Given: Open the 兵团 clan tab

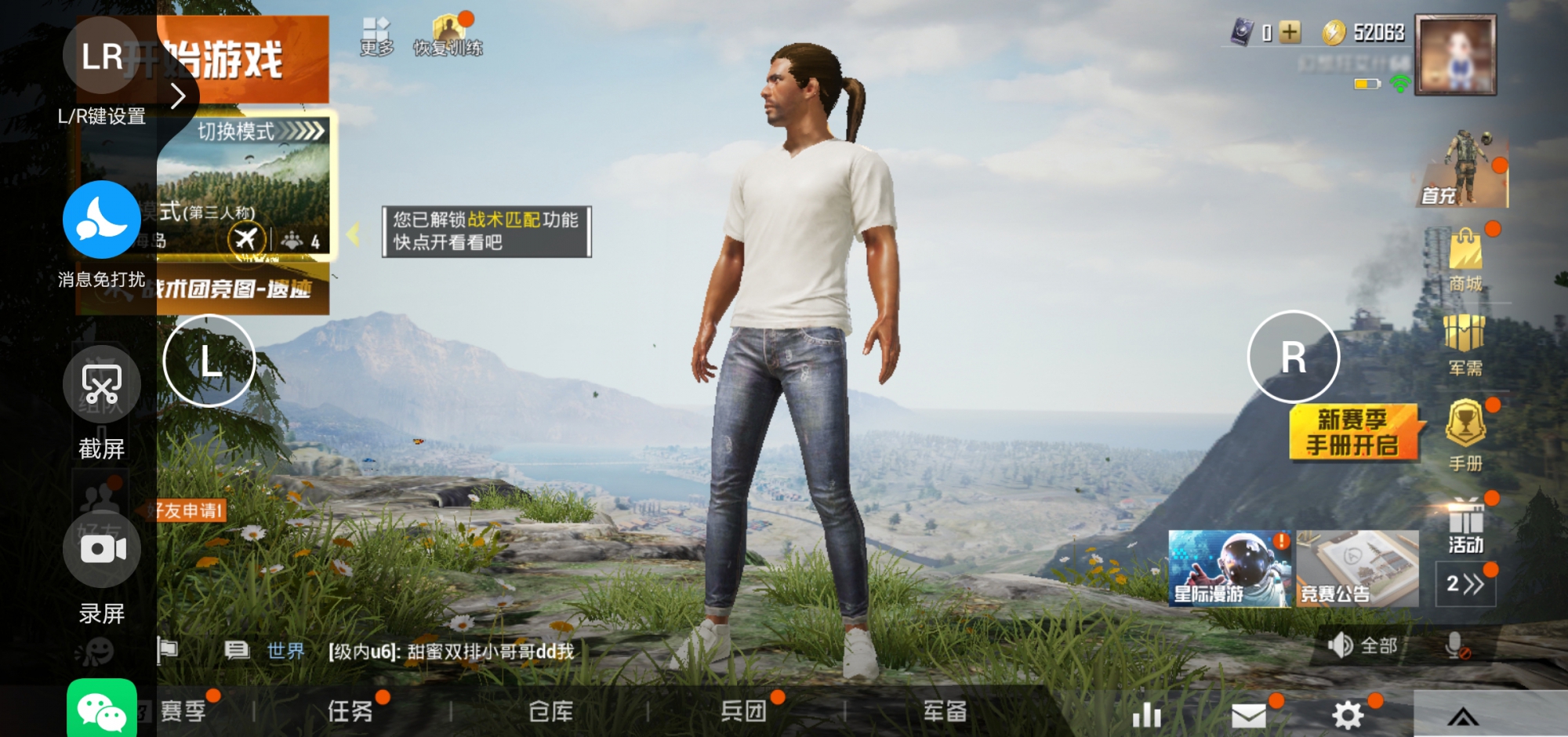Looking at the screenshot, I should coord(746,711).
